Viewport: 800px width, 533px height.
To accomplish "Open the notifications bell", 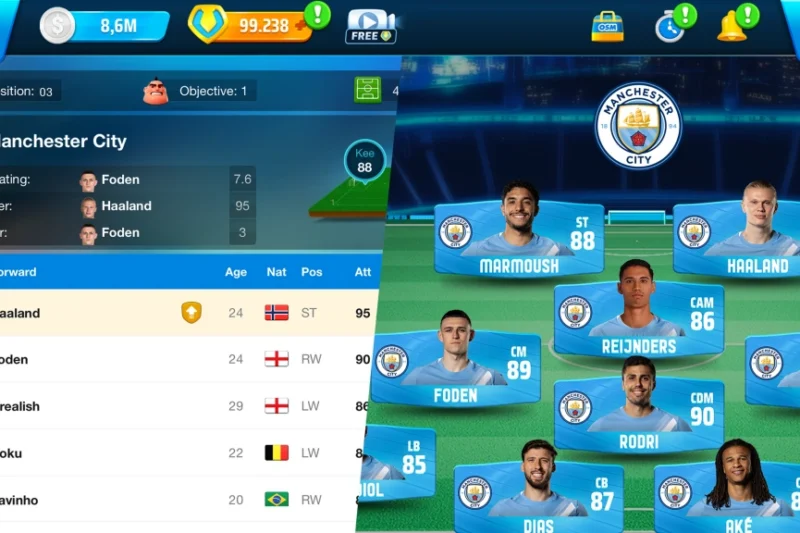I will pos(732,26).
